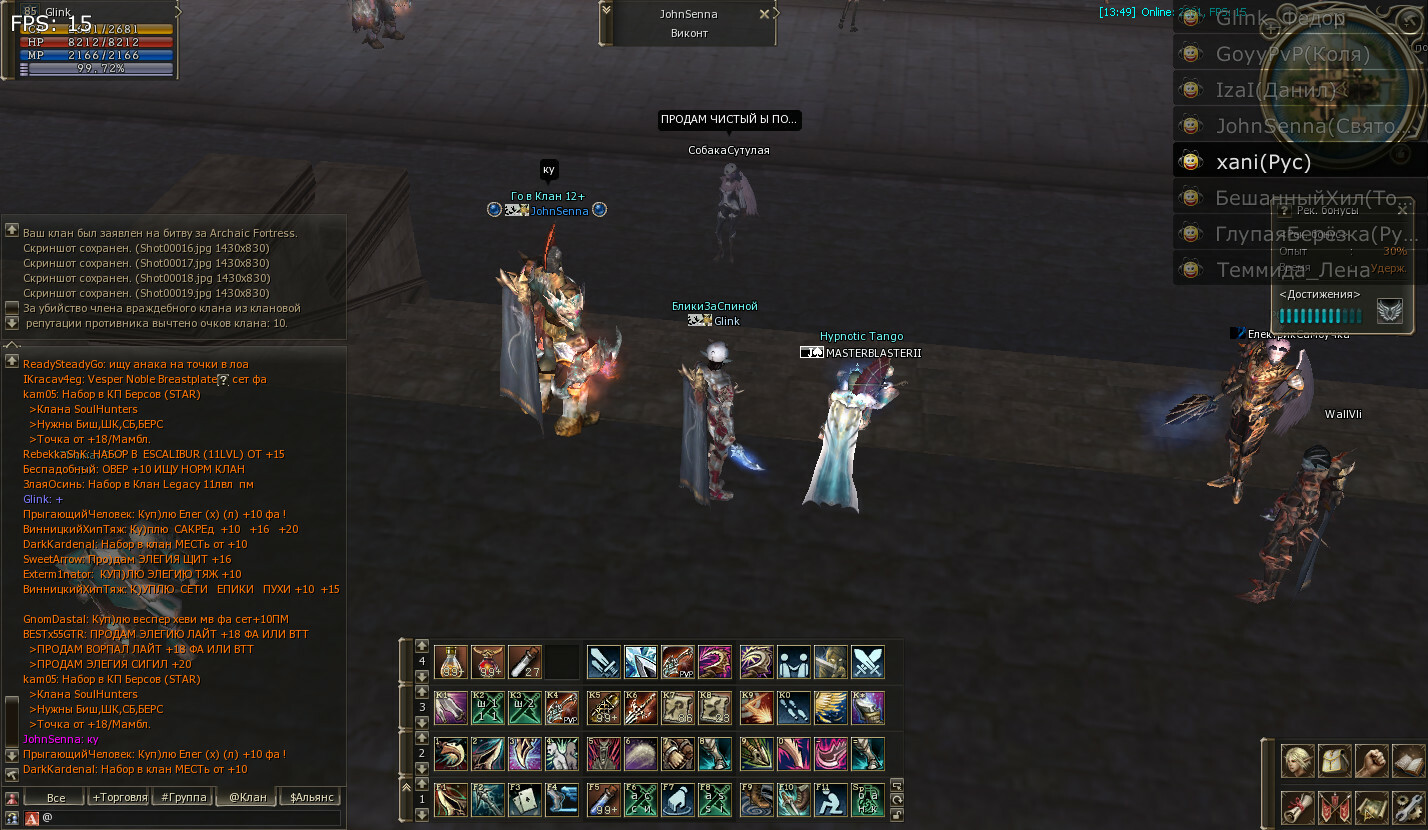Open the wrench system settings icon

click(1406, 806)
